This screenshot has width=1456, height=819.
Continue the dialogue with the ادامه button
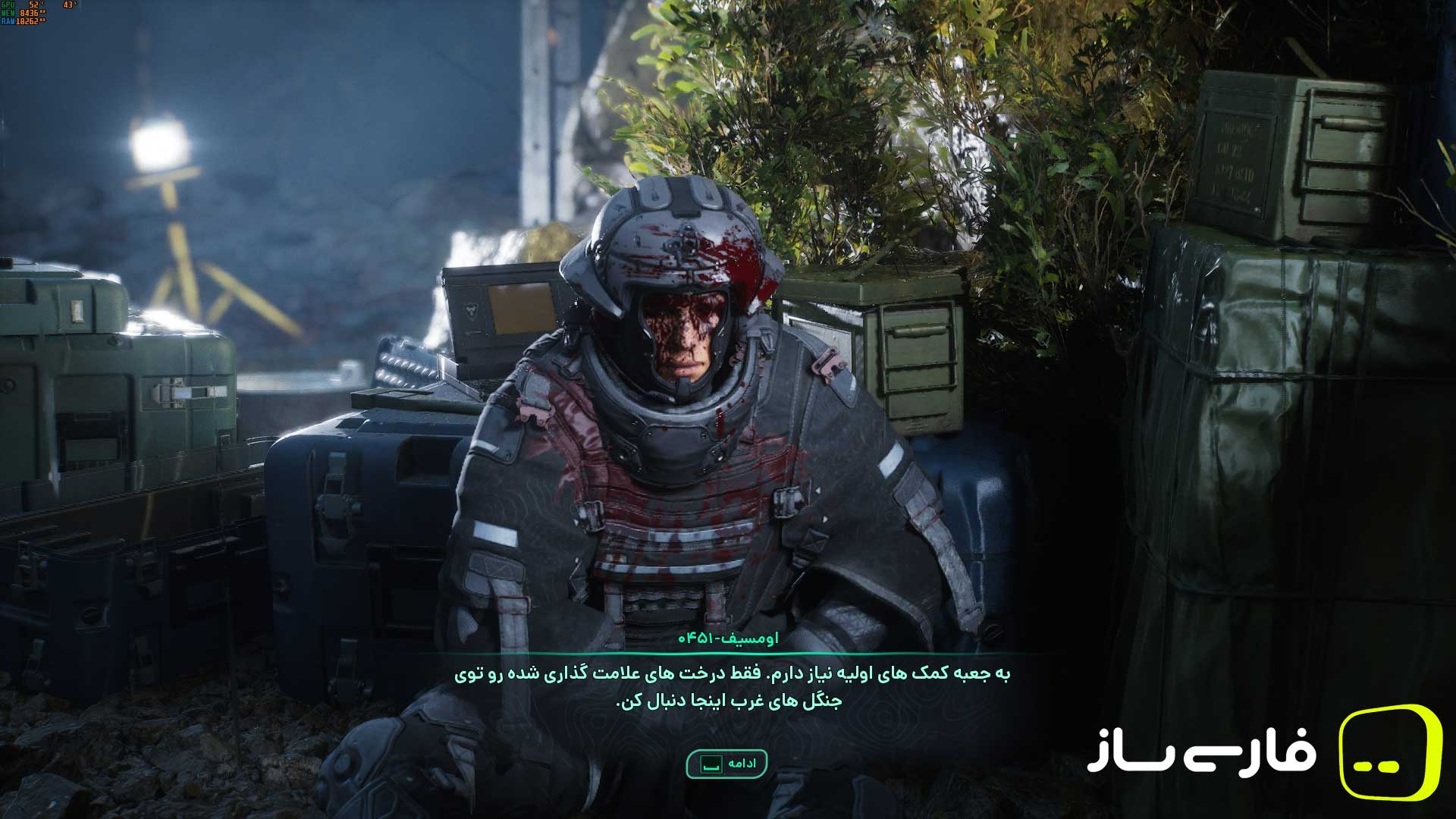pos(726,764)
